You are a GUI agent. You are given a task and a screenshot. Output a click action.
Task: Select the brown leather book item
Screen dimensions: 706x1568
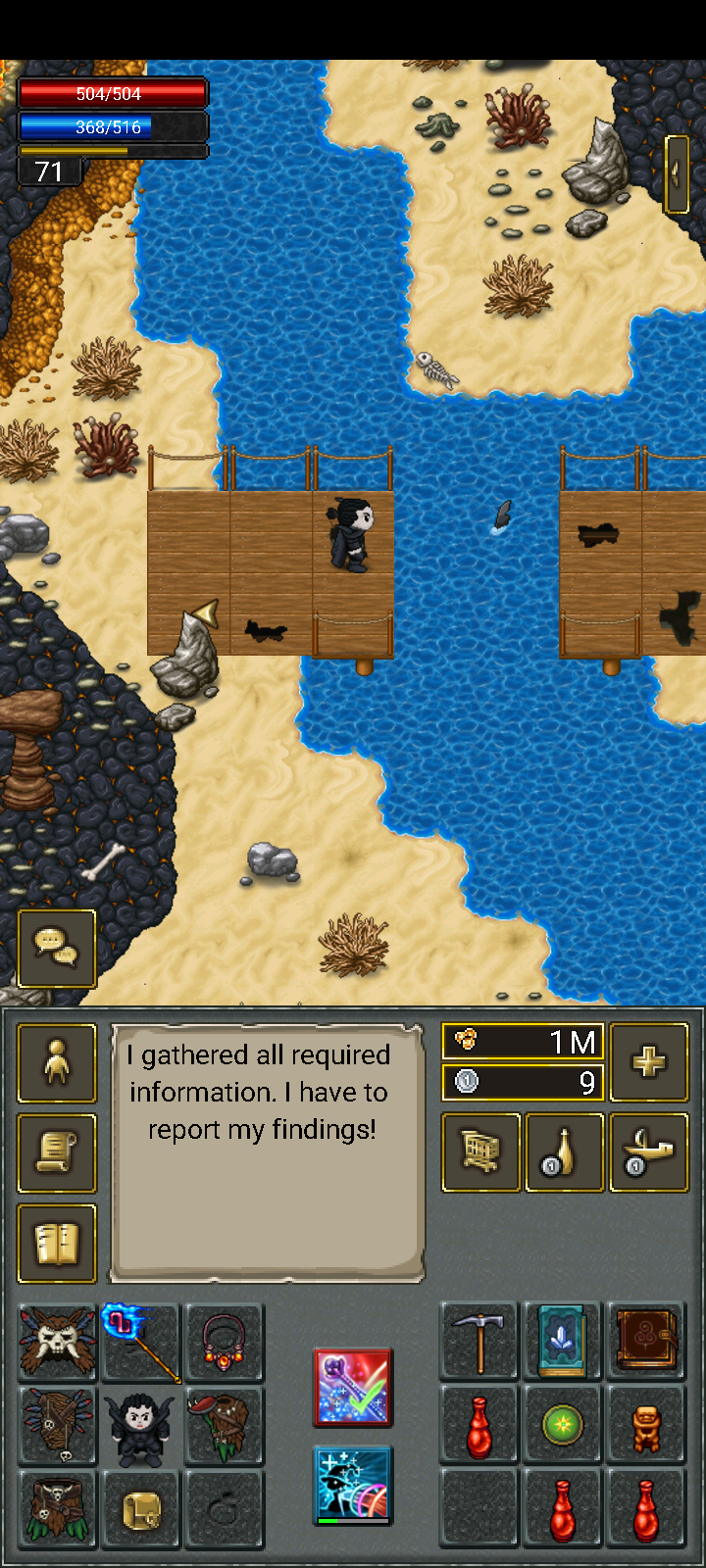click(646, 1342)
